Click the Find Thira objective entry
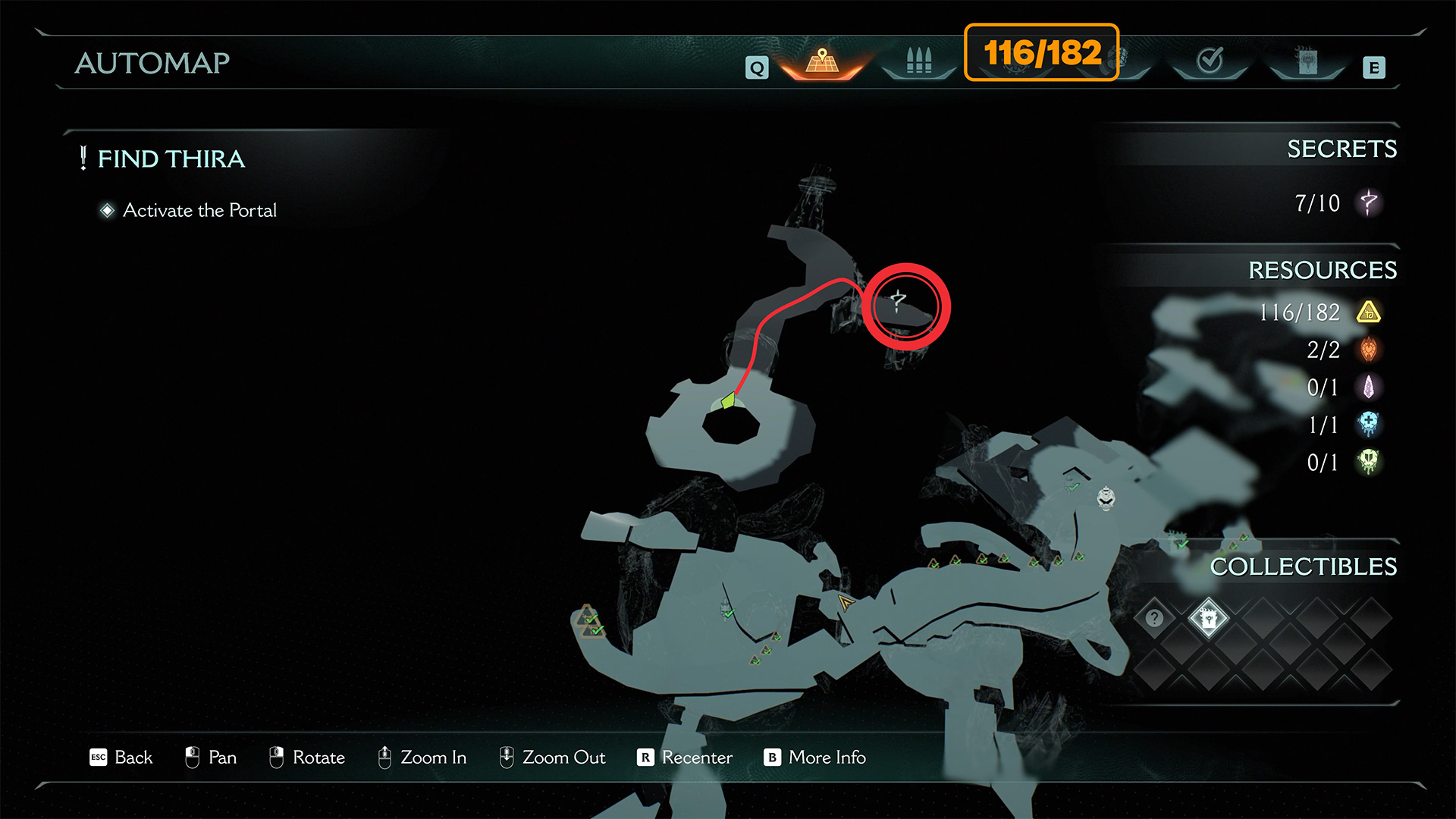The width and height of the screenshot is (1456, 819). 171,159
